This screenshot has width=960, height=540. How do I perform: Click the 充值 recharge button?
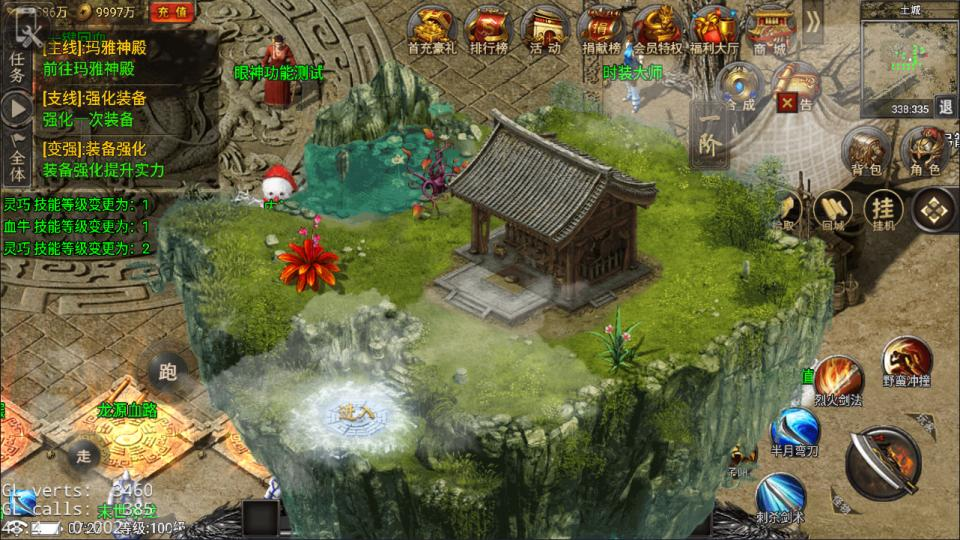(172, 12)
